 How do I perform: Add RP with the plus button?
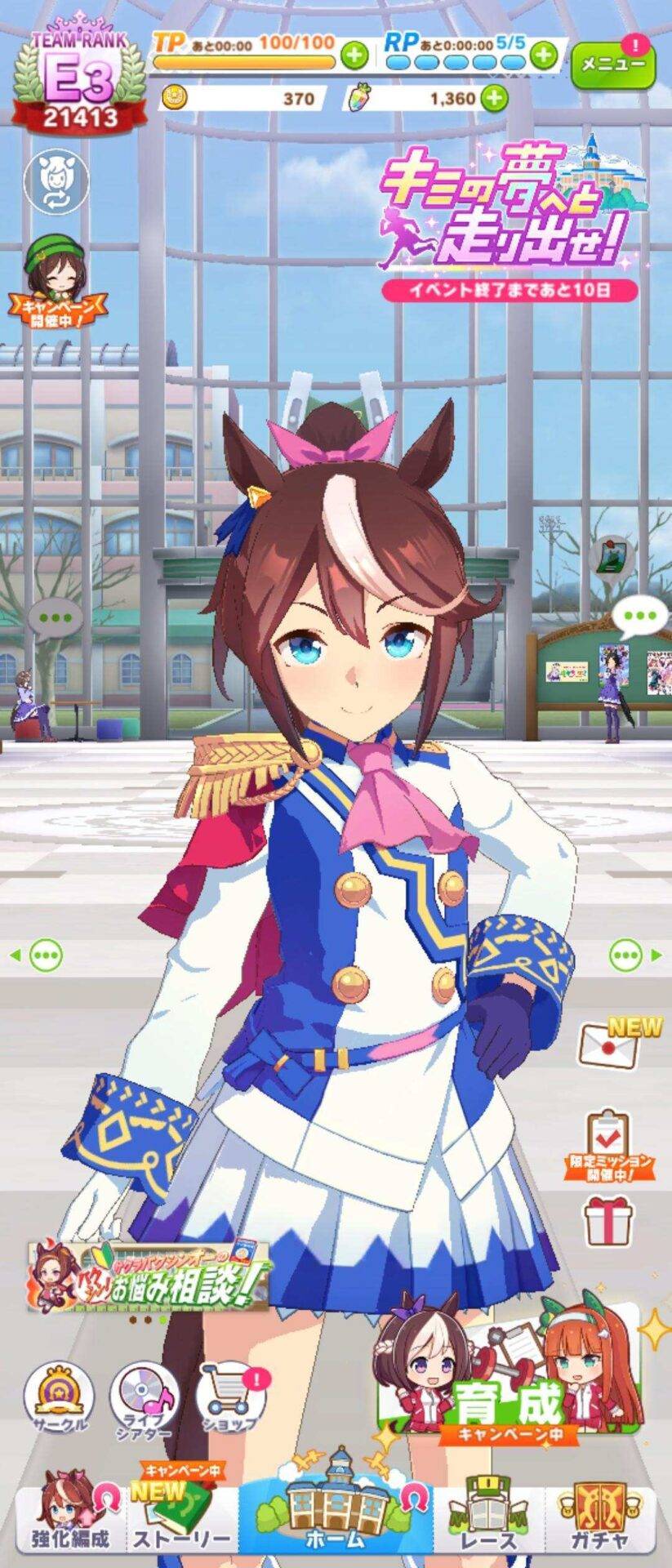pos(542,56)
